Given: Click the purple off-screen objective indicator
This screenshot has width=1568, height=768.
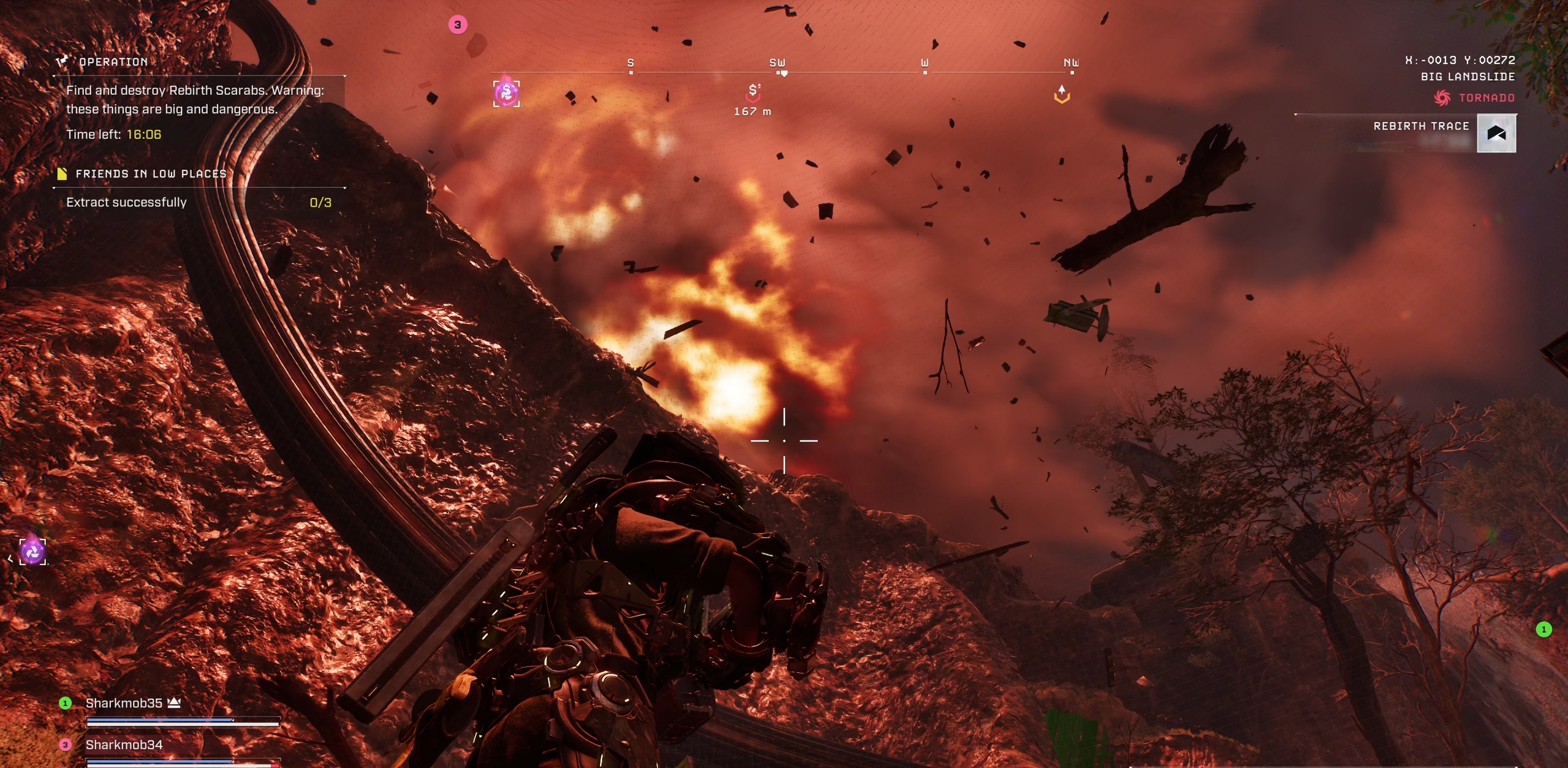Looking at the screenshot, I should [32, 551].
